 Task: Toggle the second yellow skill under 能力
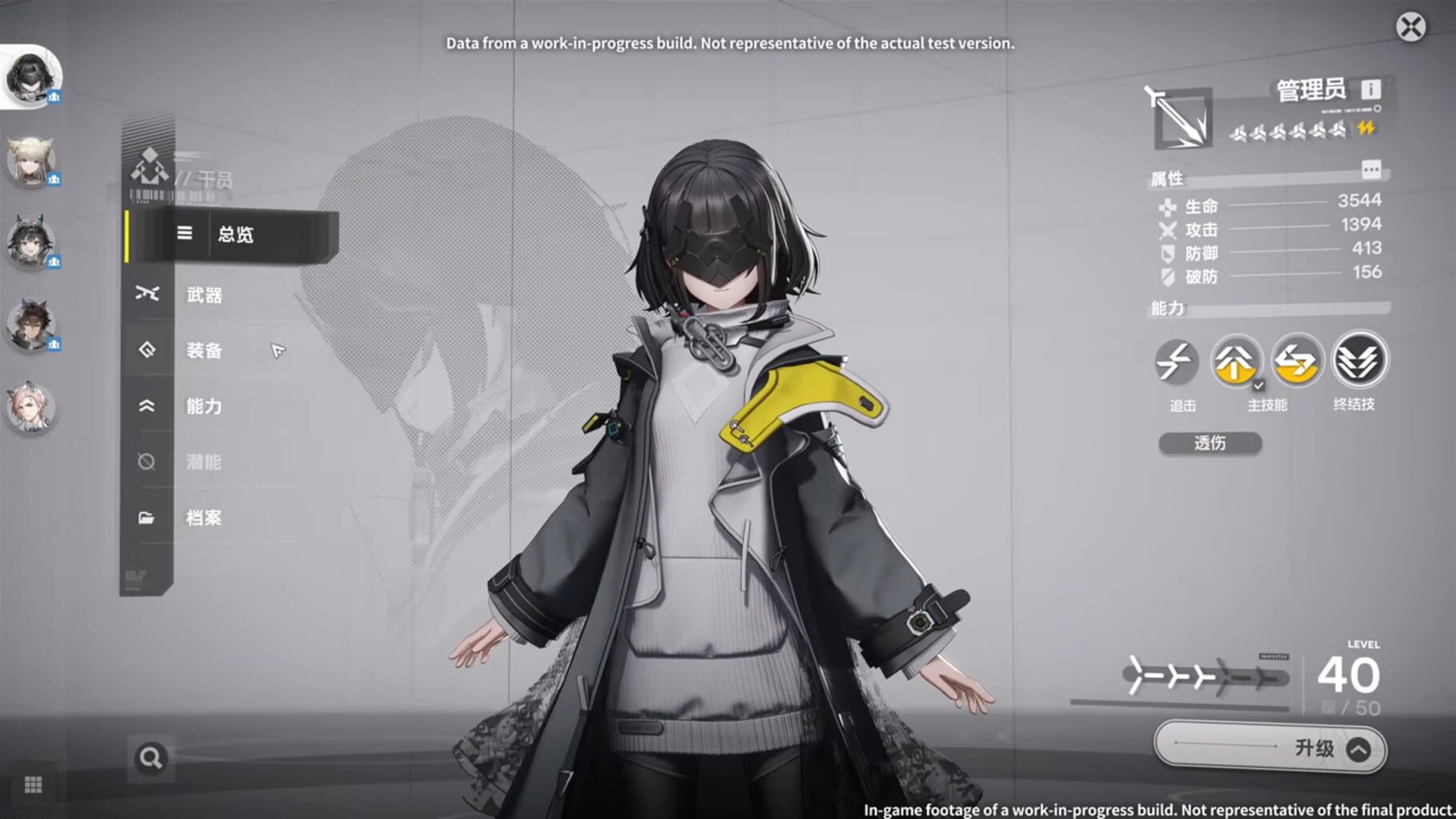[x=1297, y=362]
